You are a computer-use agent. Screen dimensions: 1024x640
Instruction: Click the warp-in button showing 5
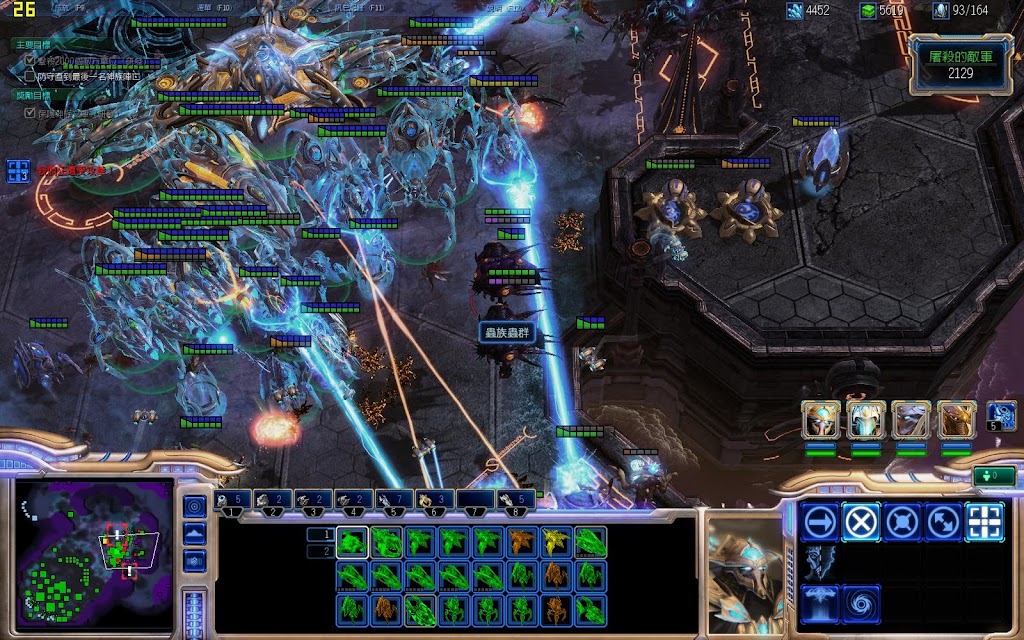tap(1001, 416)
